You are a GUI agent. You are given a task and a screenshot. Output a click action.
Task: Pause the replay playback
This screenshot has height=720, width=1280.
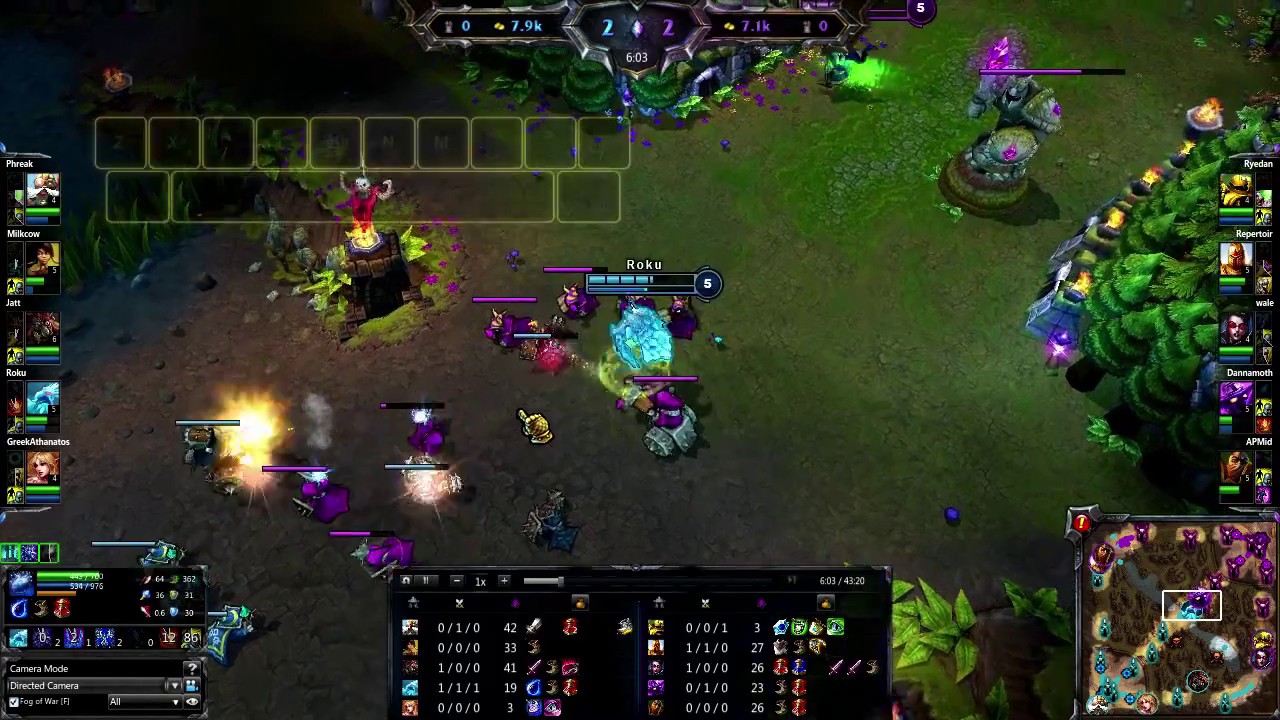point(425,581)
